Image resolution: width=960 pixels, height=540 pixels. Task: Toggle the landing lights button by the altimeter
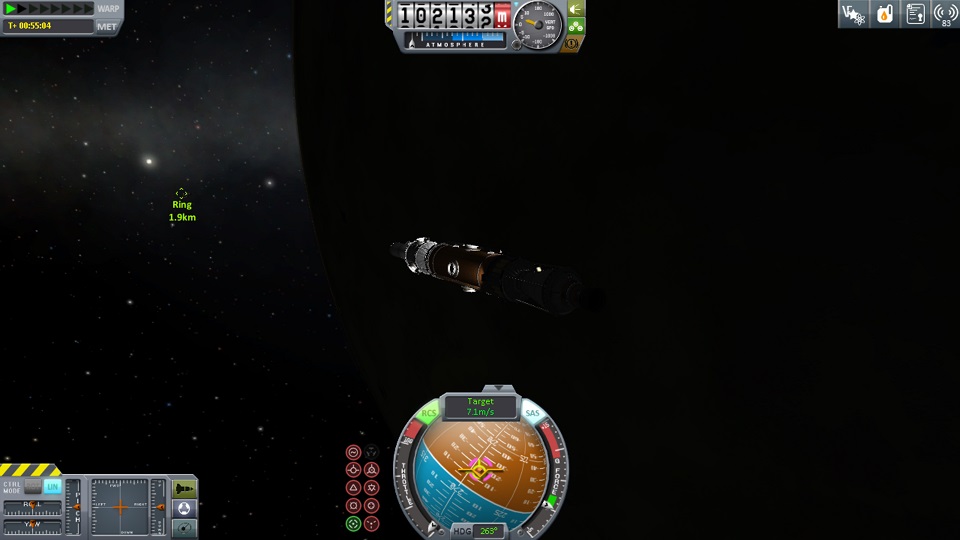click(x=576, y=9)
